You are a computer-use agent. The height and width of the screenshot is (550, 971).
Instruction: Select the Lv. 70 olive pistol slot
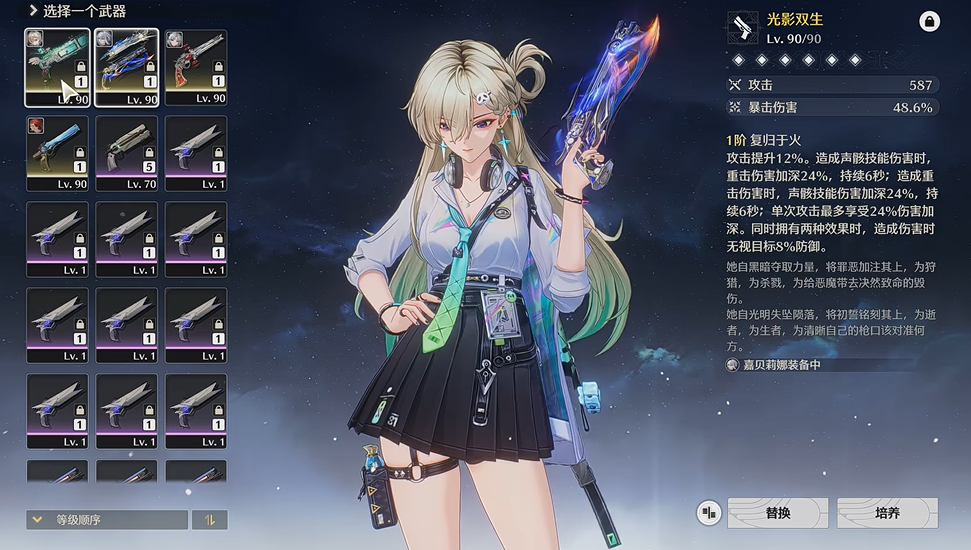[x=127, y=153]
